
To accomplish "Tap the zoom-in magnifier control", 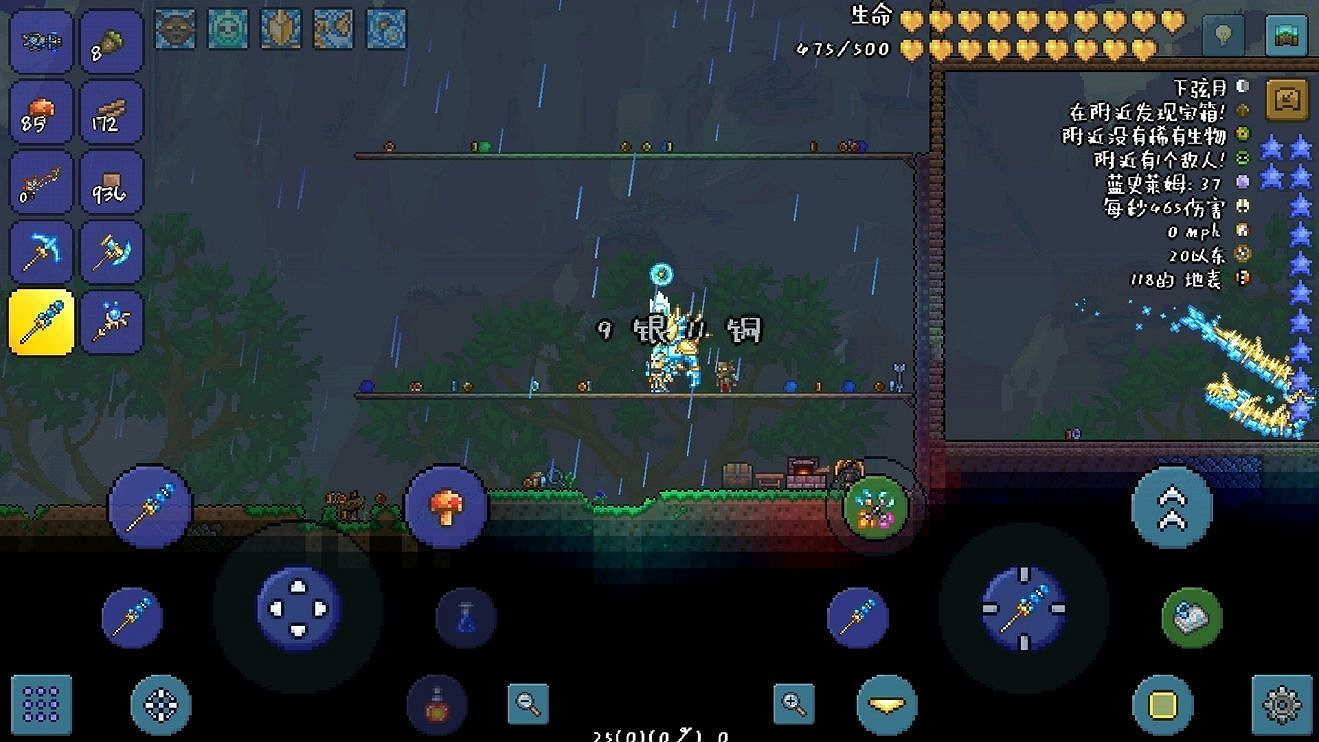I will pyautogui.click(x=793, y=703).
